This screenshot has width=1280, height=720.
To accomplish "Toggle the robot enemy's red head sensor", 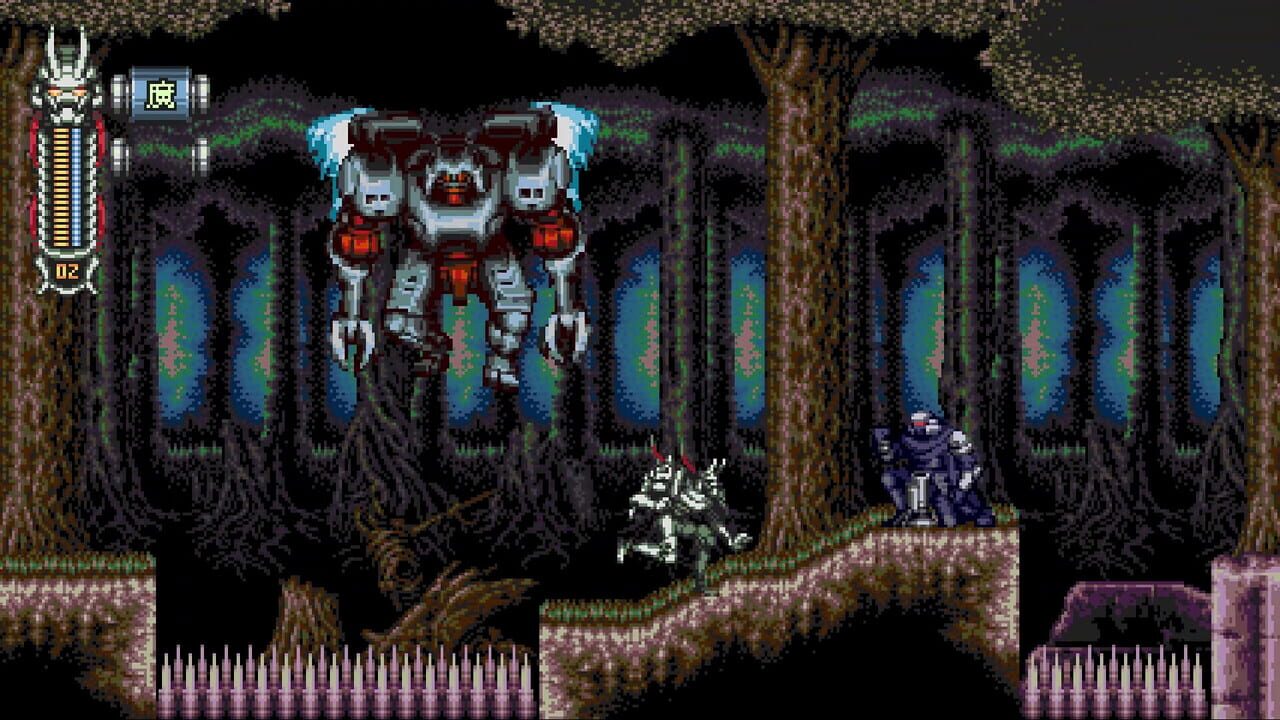I will pyautogui.click(x=918, y=425).
